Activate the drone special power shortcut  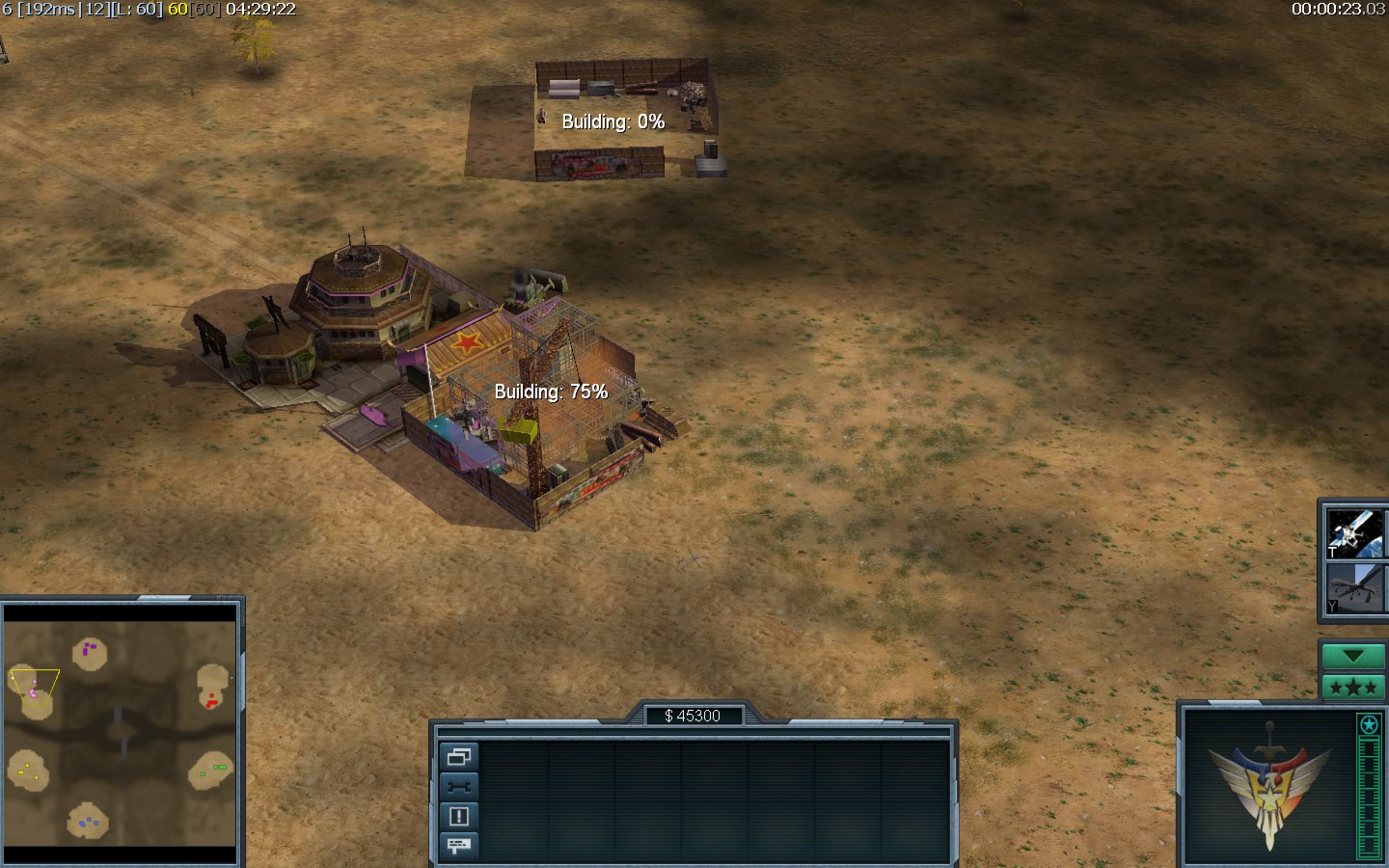1355,587
